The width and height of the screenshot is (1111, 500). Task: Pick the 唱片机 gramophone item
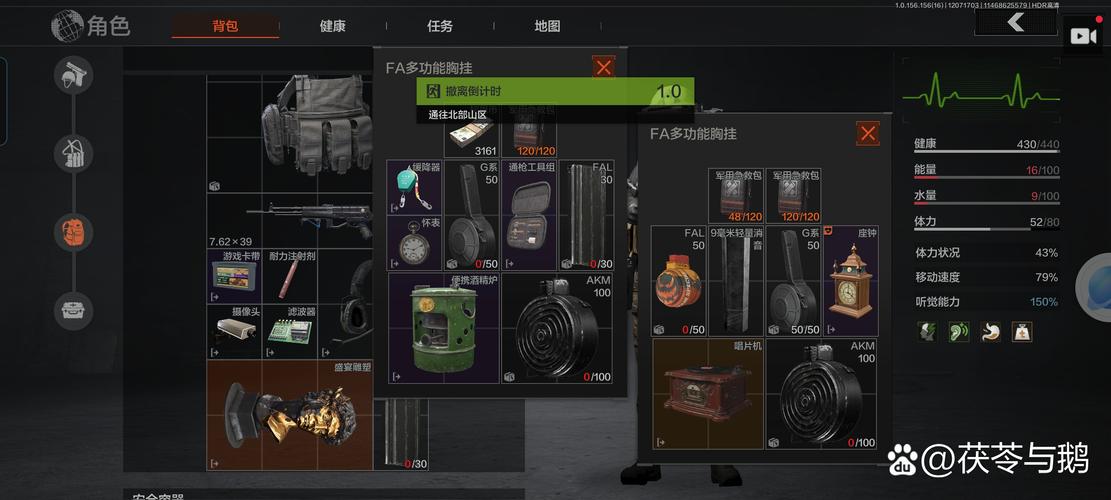[x=707, y=393]
